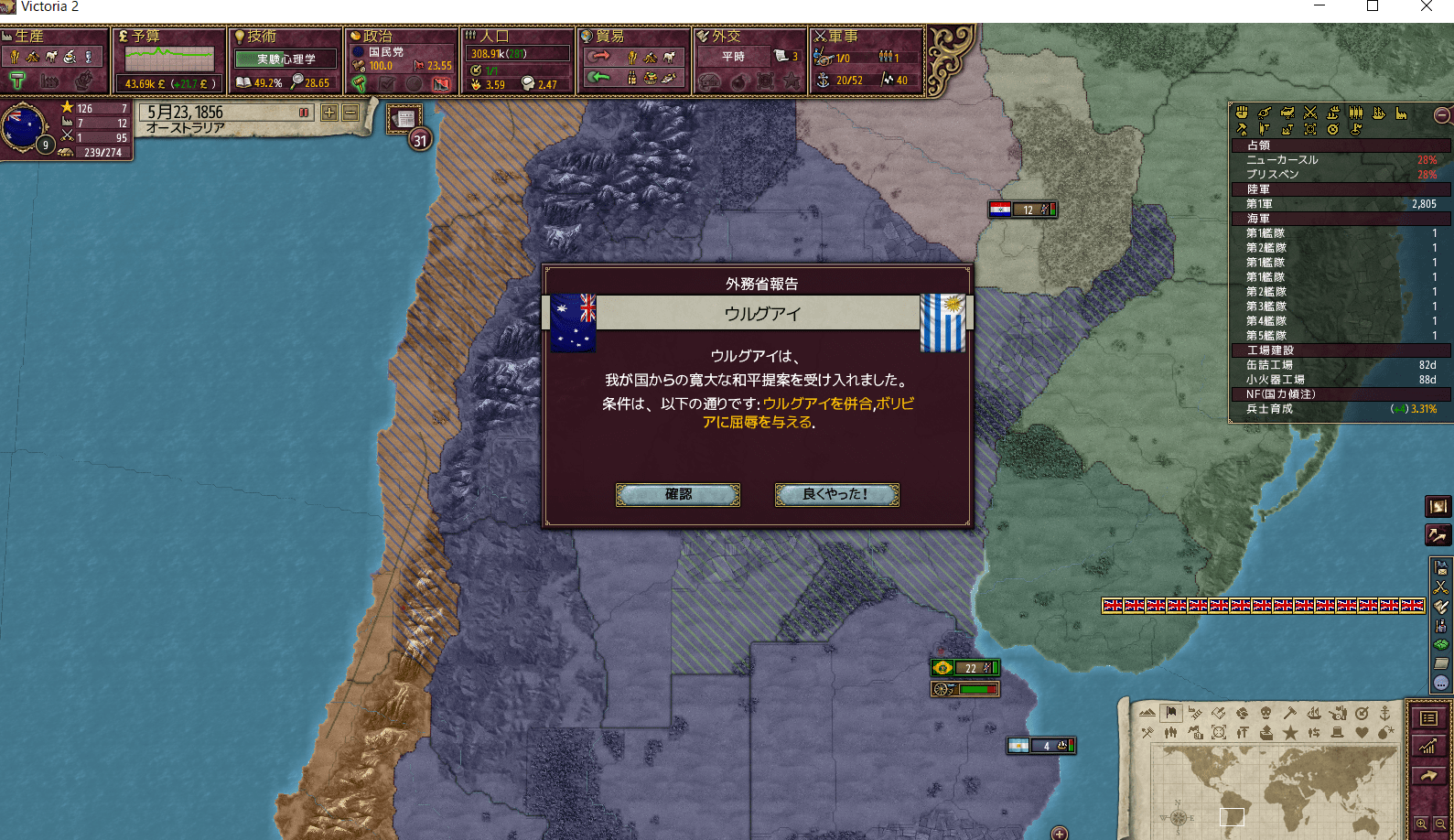
Task: Click the Australia flag emblem
Action: (x=24, y=127)
